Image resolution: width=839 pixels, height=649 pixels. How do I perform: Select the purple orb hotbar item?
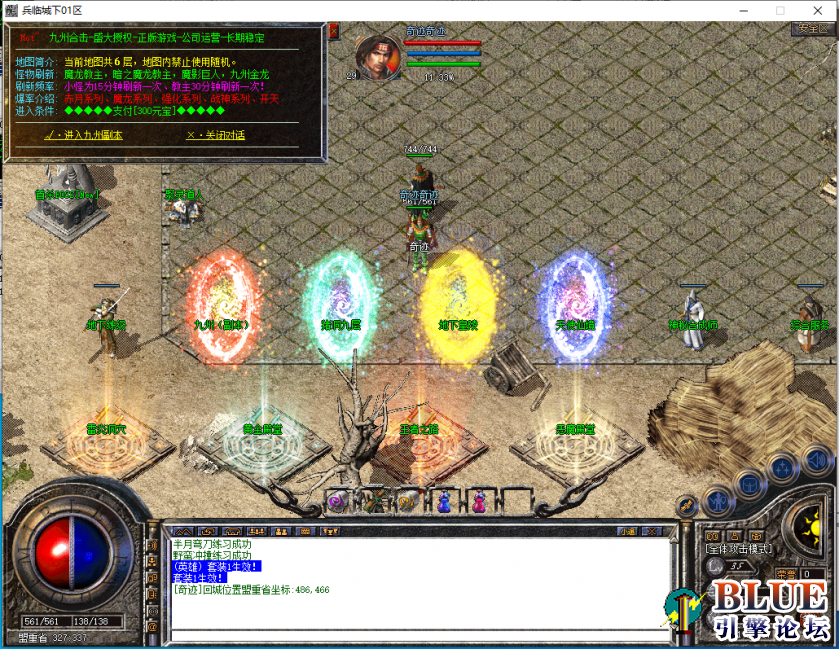pos(337,501)
